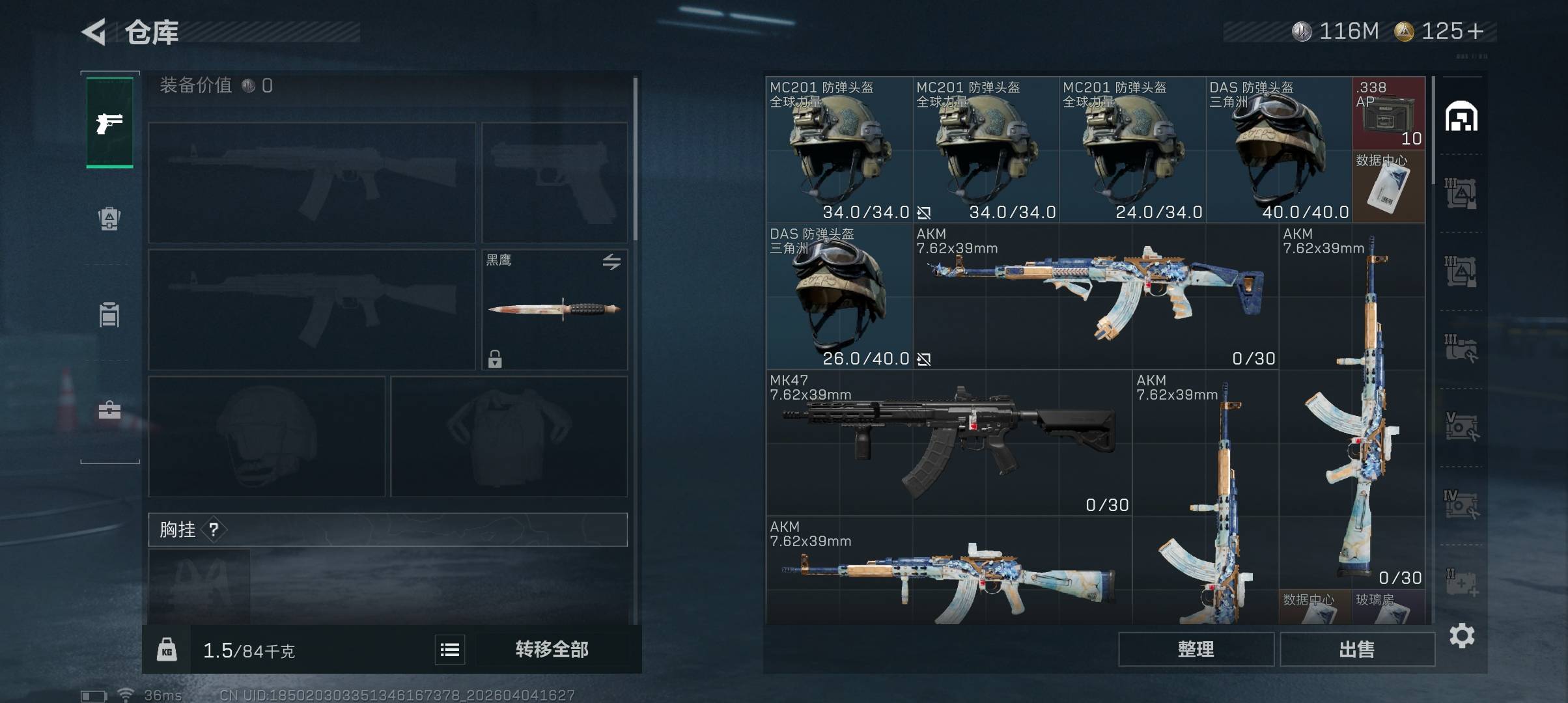This screenshot has height=703, width=1568.
Task: Select the 黑鹰 knife slot
Action: pyautogui.click(x=554, y=310)
